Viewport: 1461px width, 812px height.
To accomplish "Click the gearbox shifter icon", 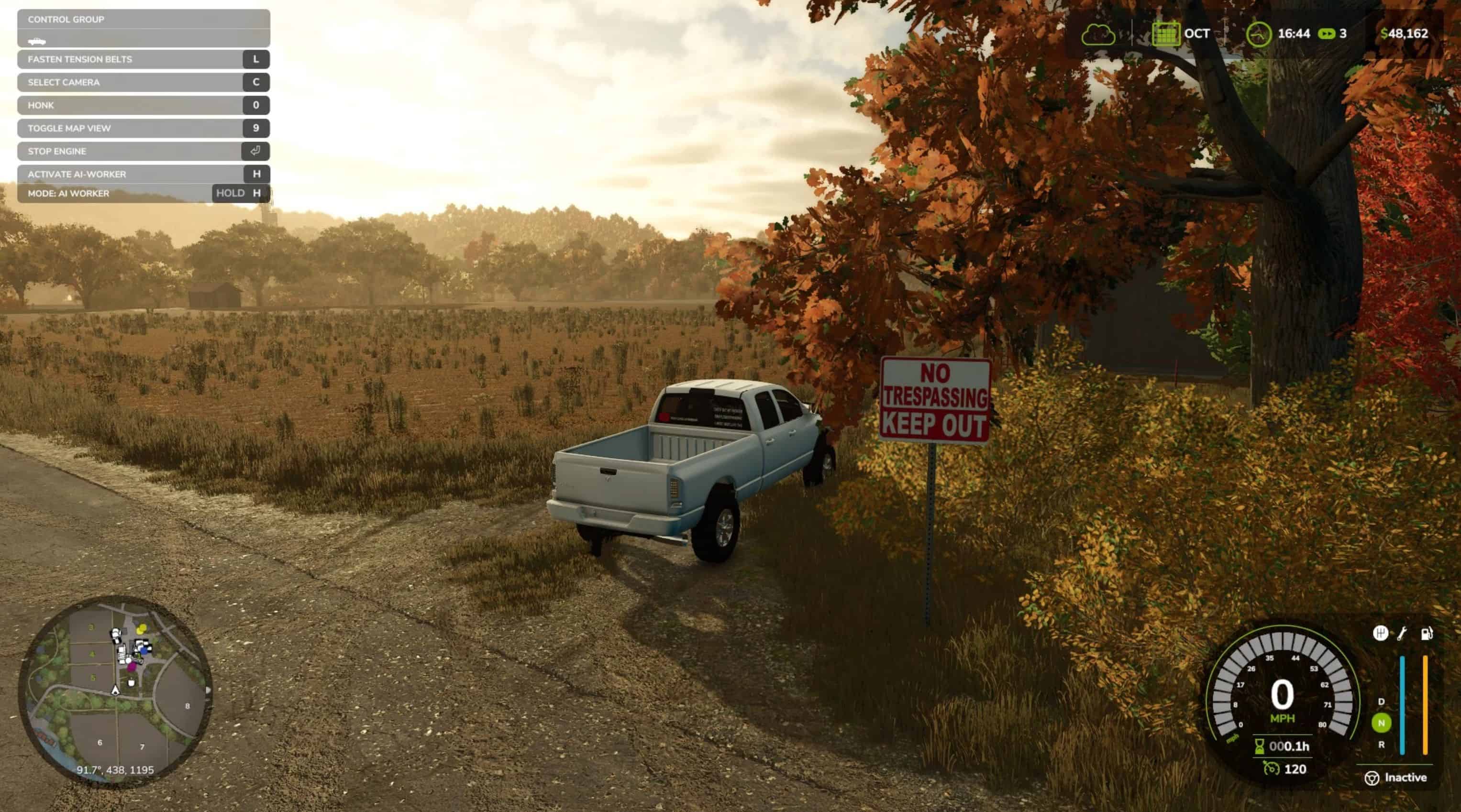I will pyautogui.click(x=1381, y=633).
